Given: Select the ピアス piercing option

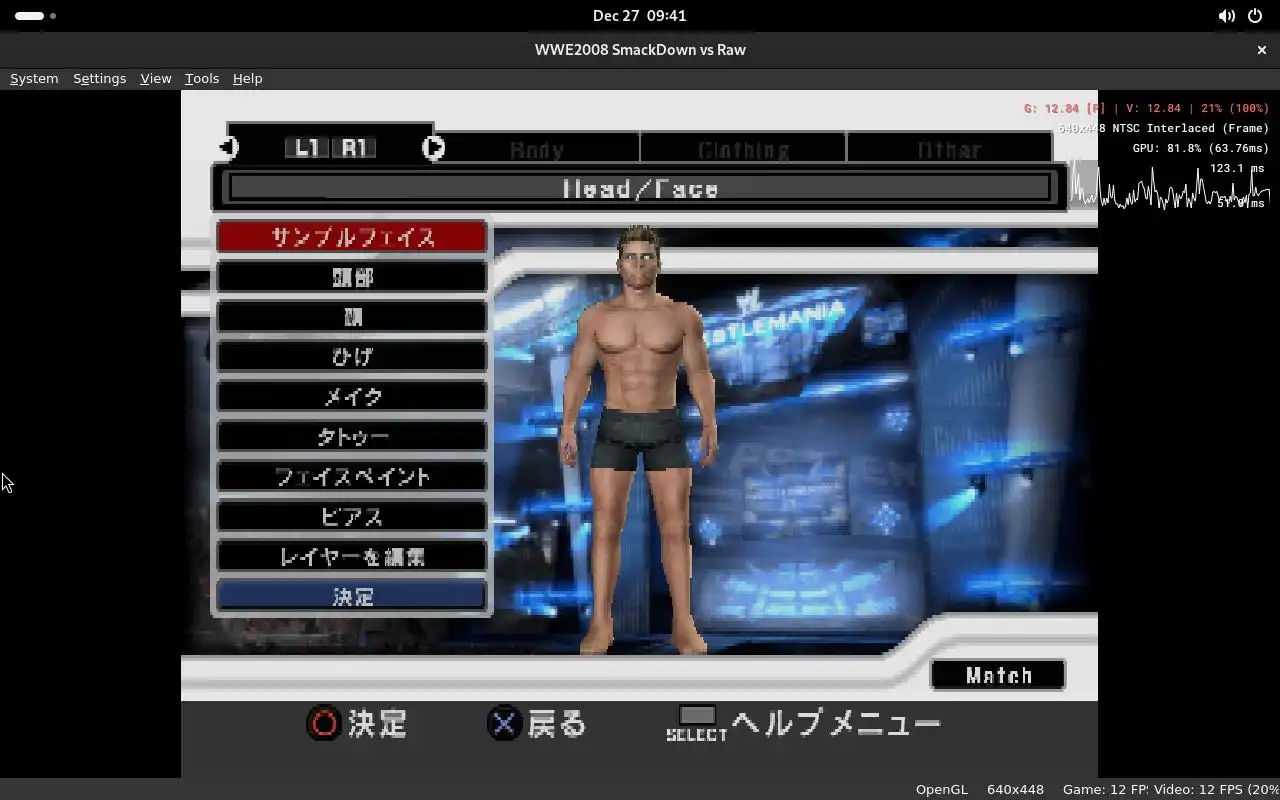Looking at the screenshot, I should 352,517.
